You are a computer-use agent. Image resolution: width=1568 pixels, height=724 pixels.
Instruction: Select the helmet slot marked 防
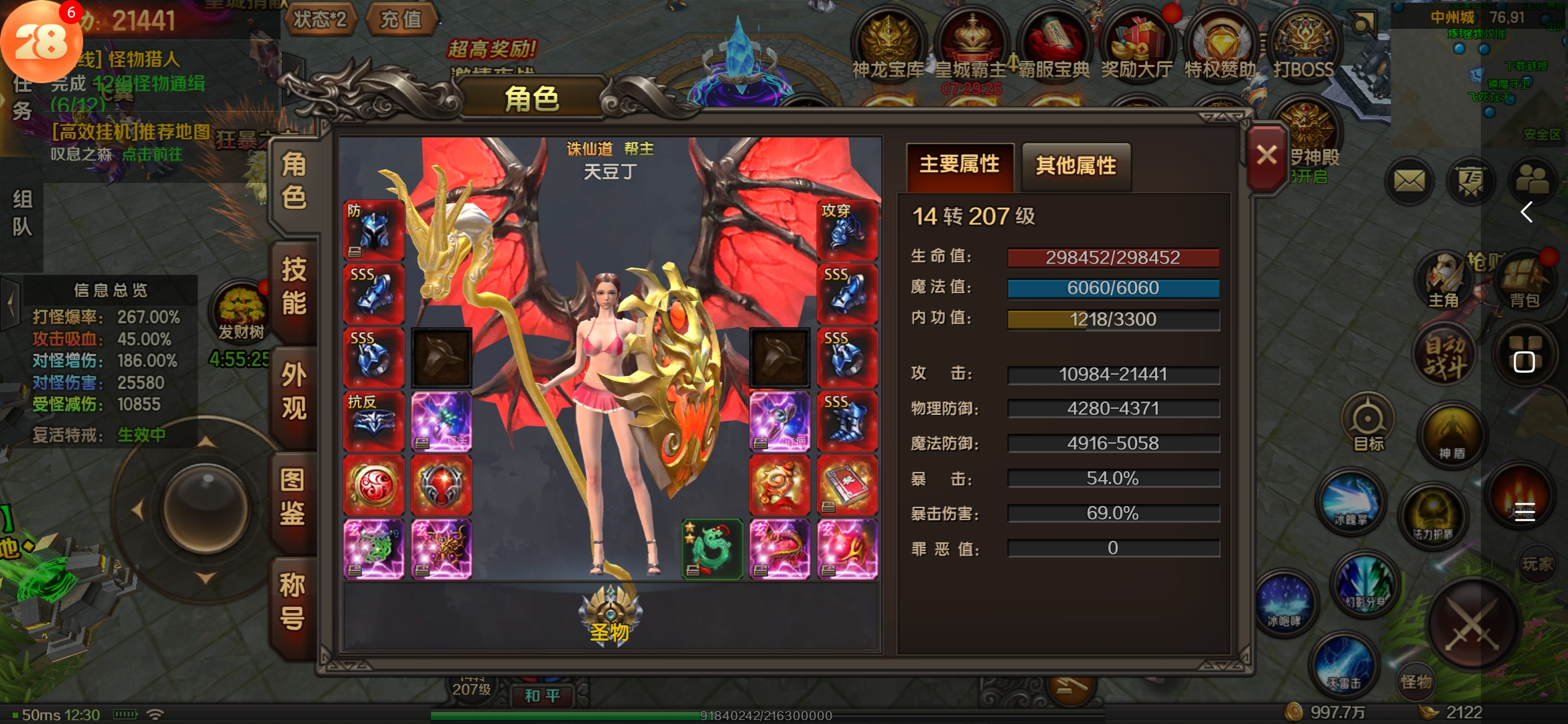tap(373, 230)
